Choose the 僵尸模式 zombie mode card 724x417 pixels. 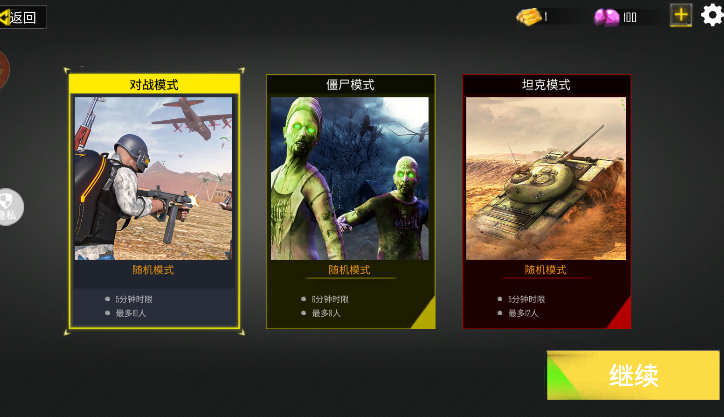click(350, 200)
